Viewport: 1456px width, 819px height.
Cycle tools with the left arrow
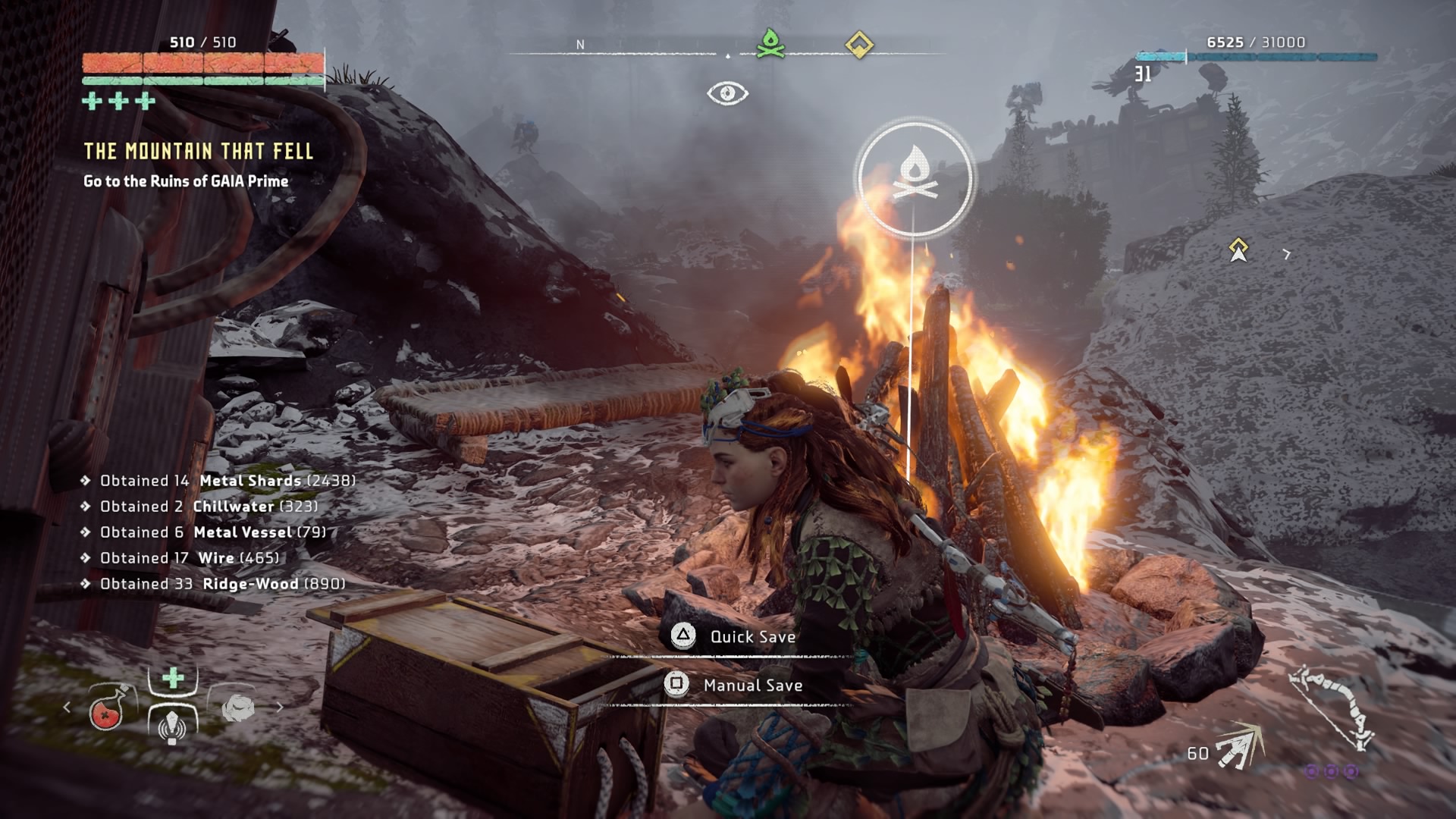coord(67,708)
